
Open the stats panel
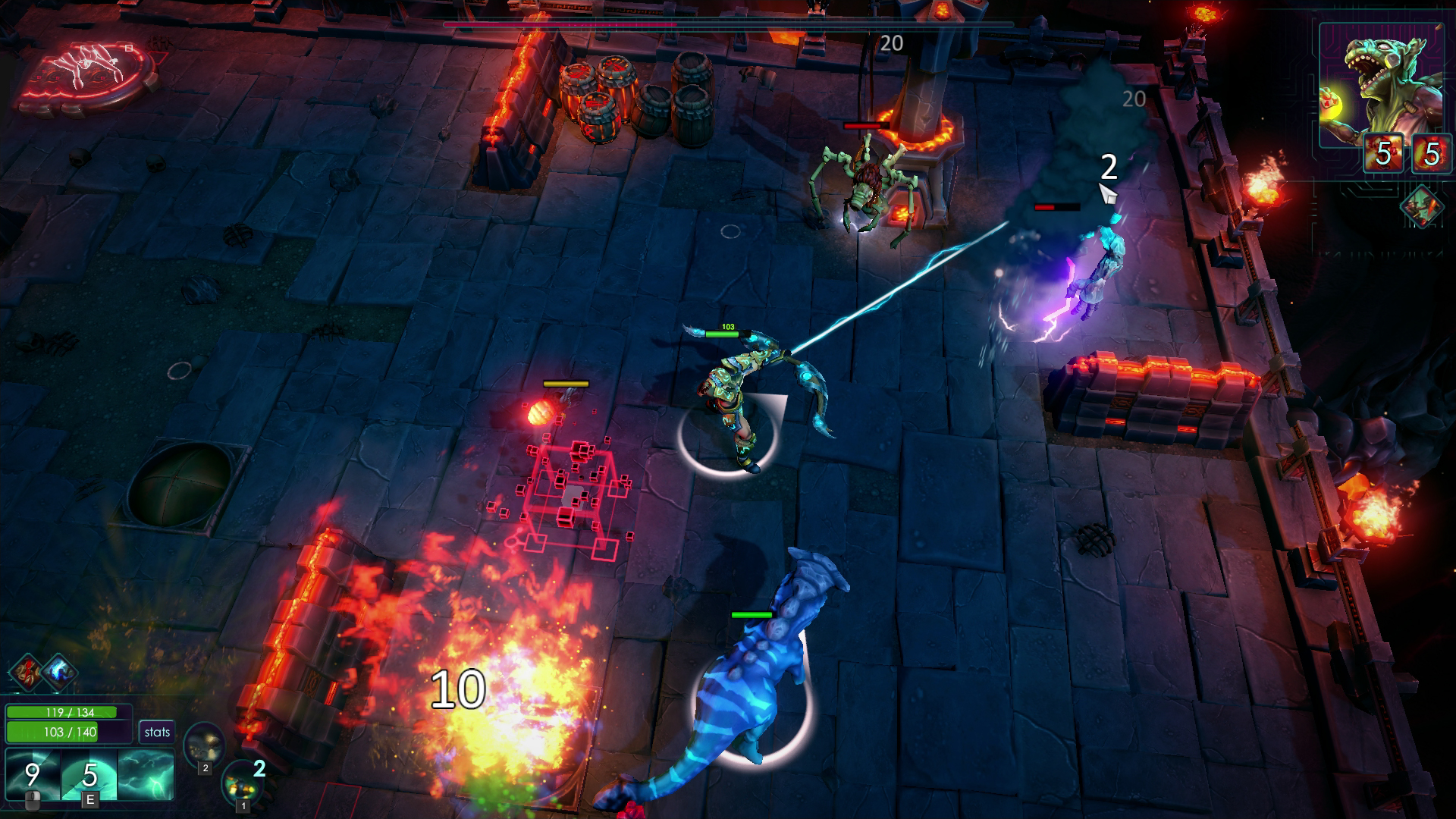pyautogui.click(x=156, y=731)
